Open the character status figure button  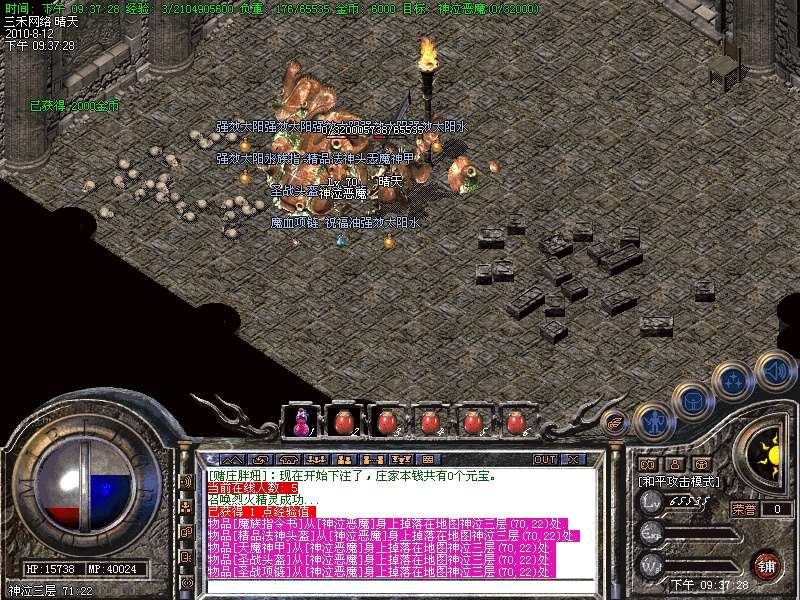pyautogui.click(x=653, y=420)
